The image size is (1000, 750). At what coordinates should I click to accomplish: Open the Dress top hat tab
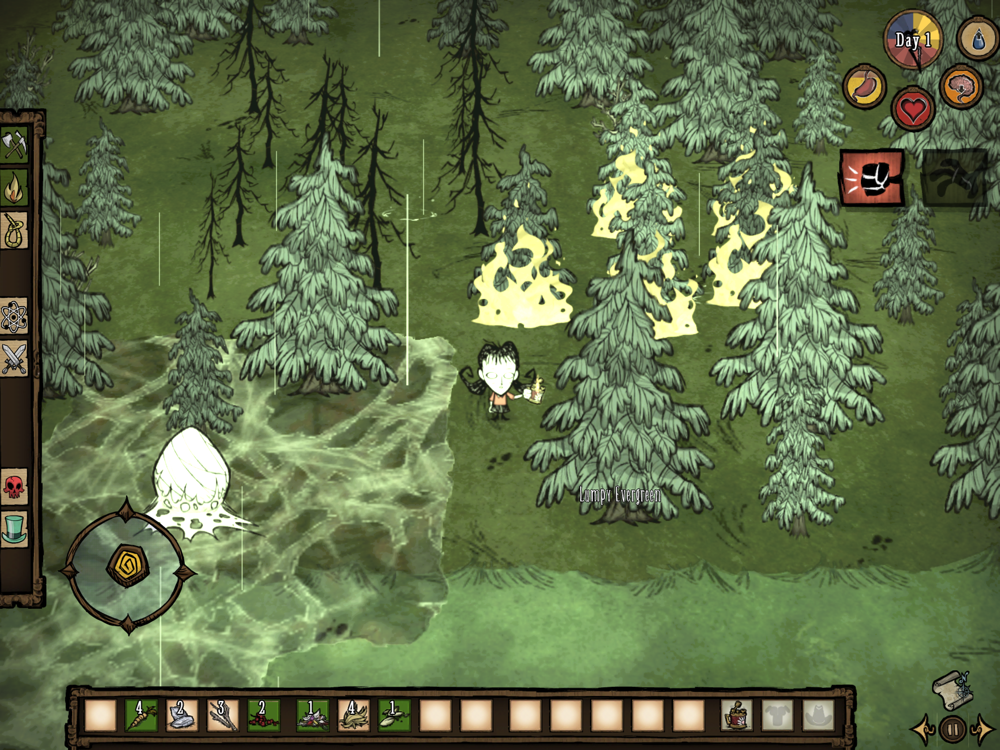pos(14,529)
